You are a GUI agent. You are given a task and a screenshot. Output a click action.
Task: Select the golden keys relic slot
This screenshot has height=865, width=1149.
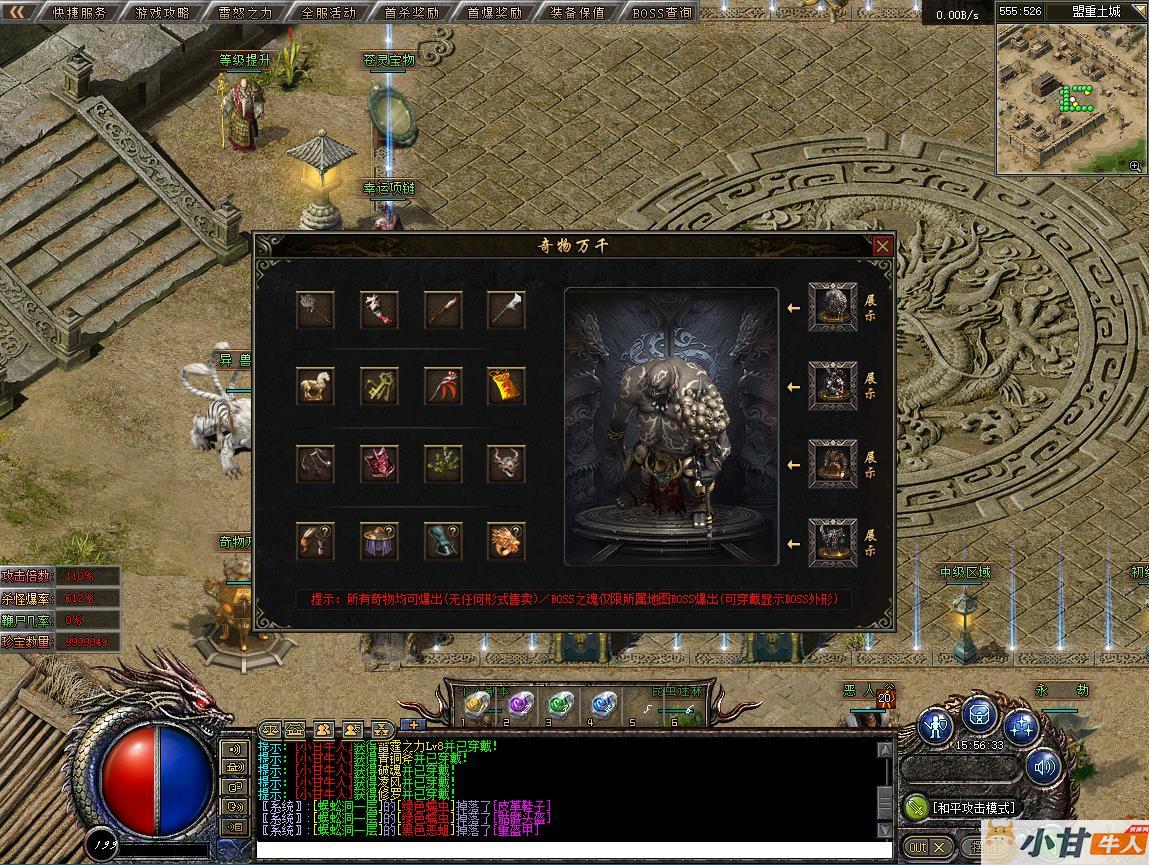(379, 386)
